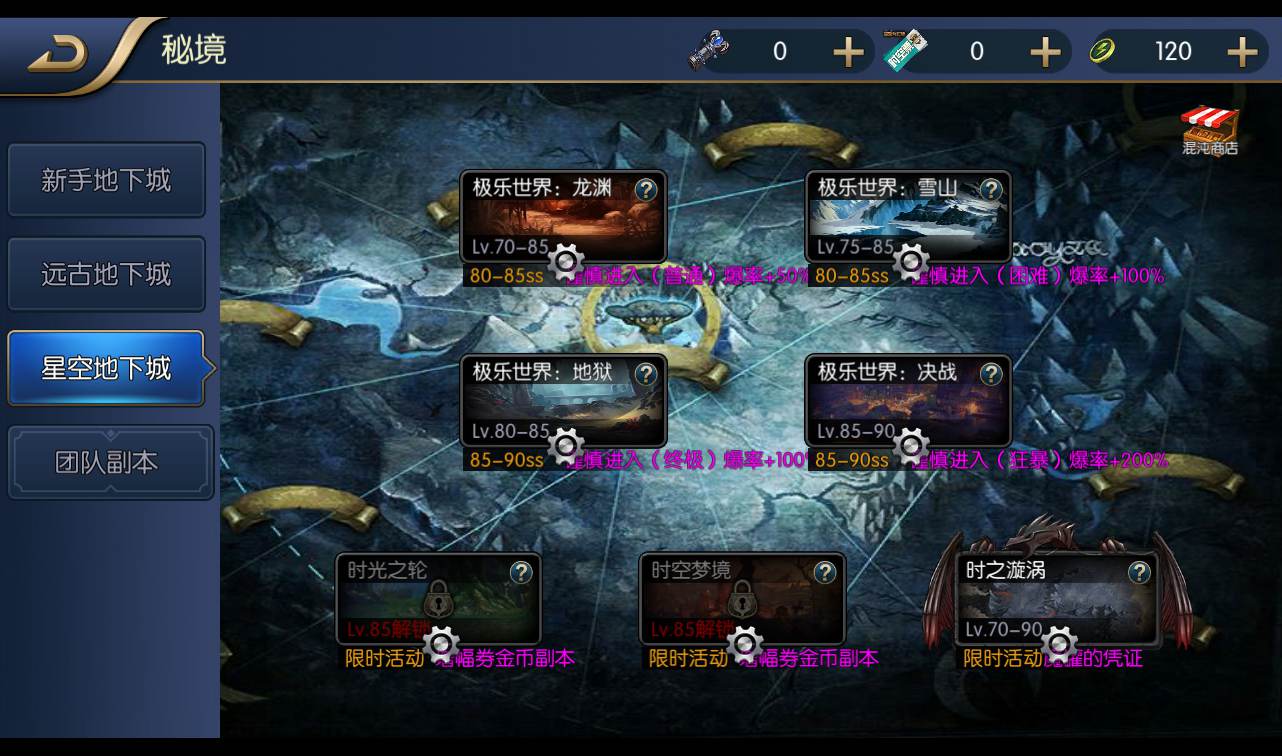Screen dimensions: 1282x756
Task: Open the 团队副本 section
Action: (107, 461)
